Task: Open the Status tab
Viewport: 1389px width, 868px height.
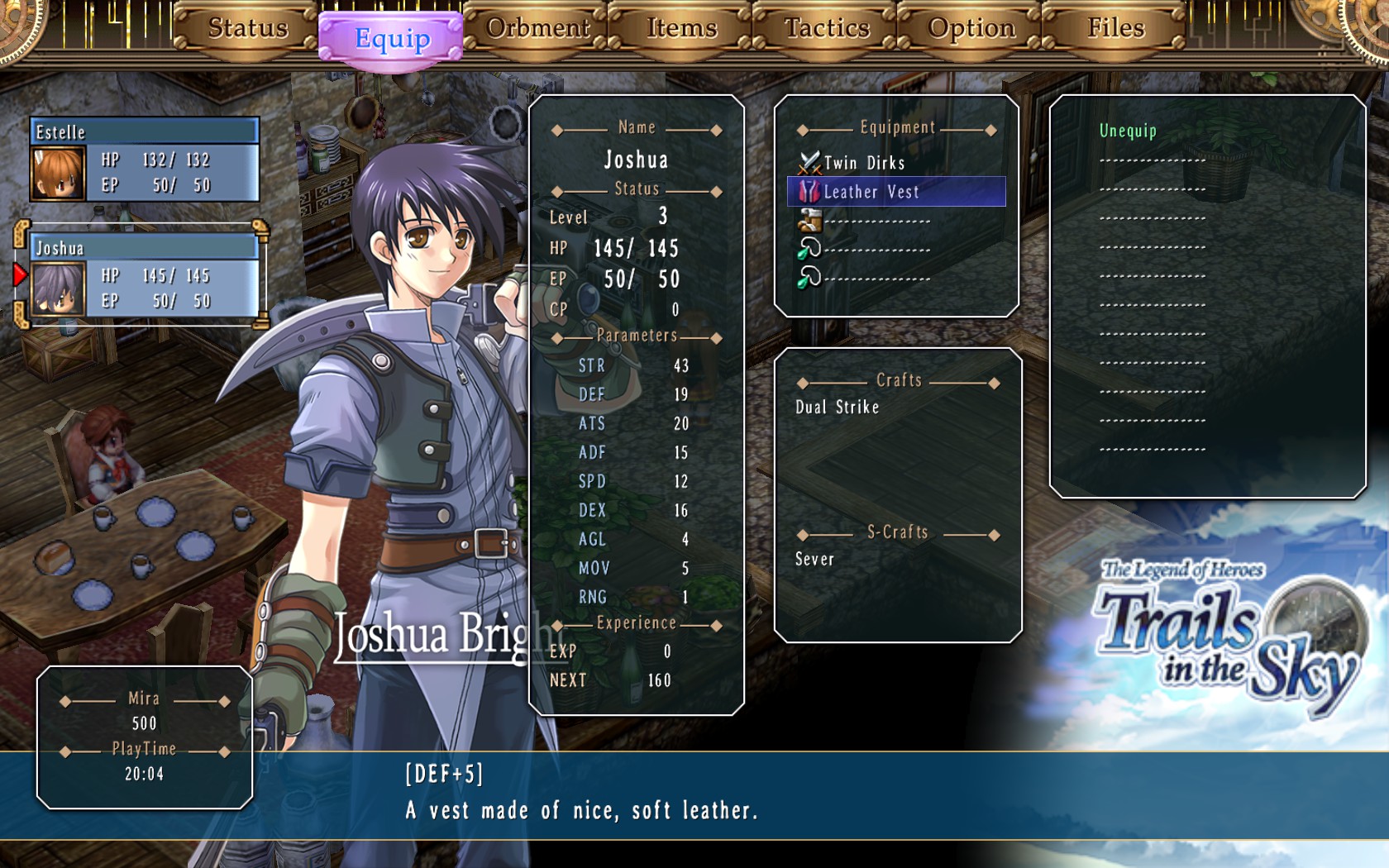Action: [247, 28]
